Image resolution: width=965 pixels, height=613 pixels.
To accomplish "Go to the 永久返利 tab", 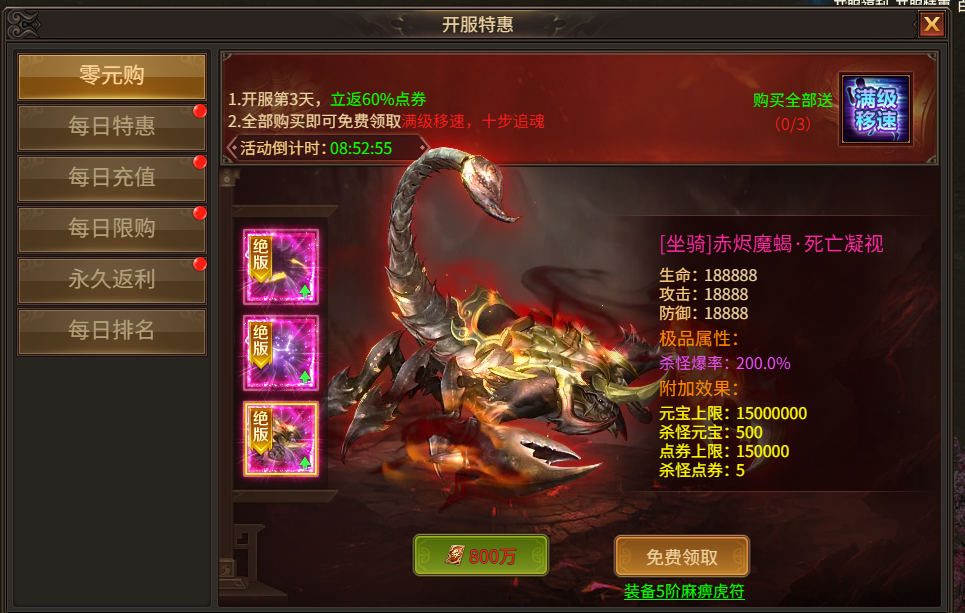I will (x=112, y=280).
